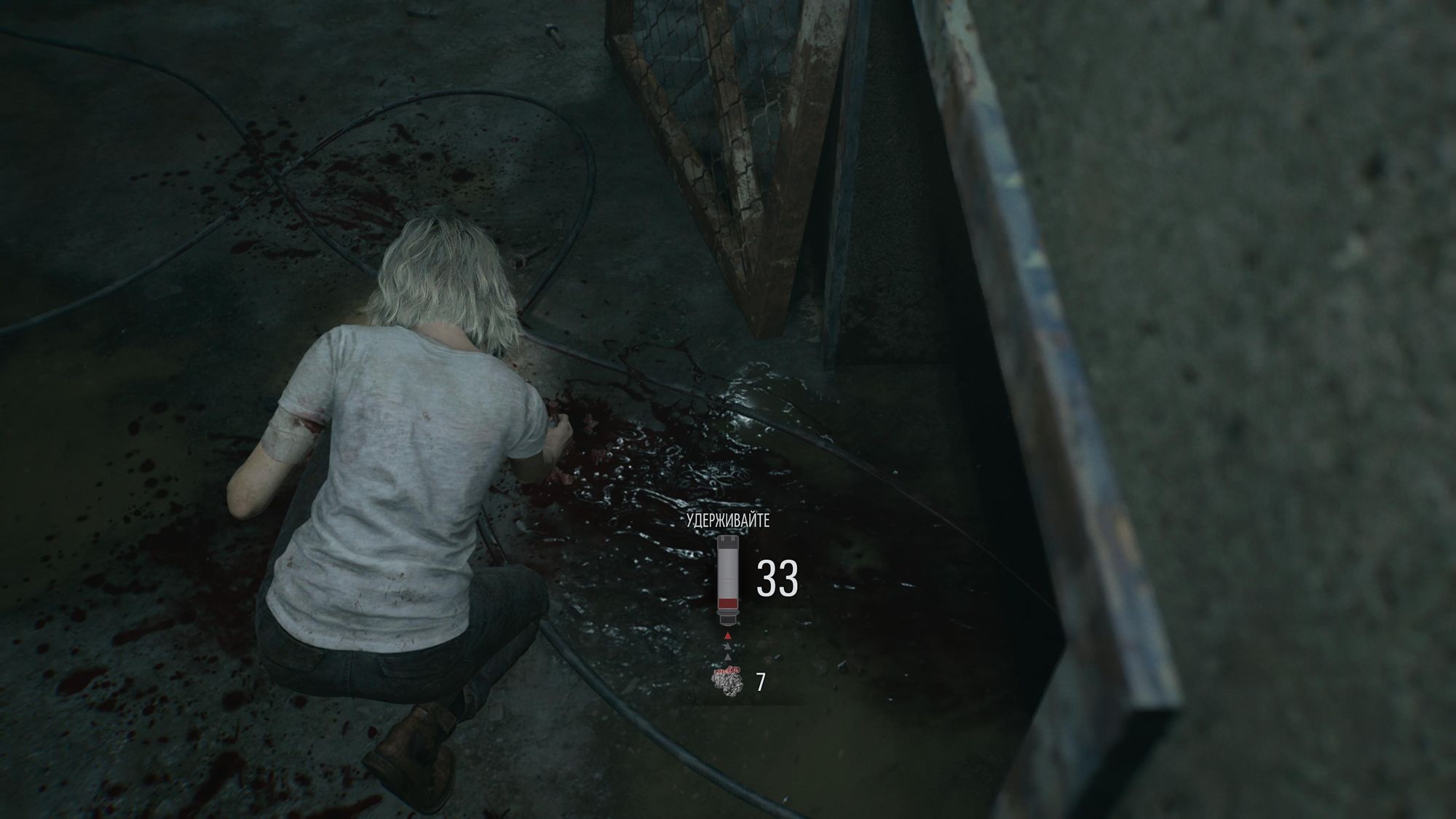The width and height of the screenshot is (1456, 819).
Task: Click the blood collector vial icon
Action: (x=727, y=580)
